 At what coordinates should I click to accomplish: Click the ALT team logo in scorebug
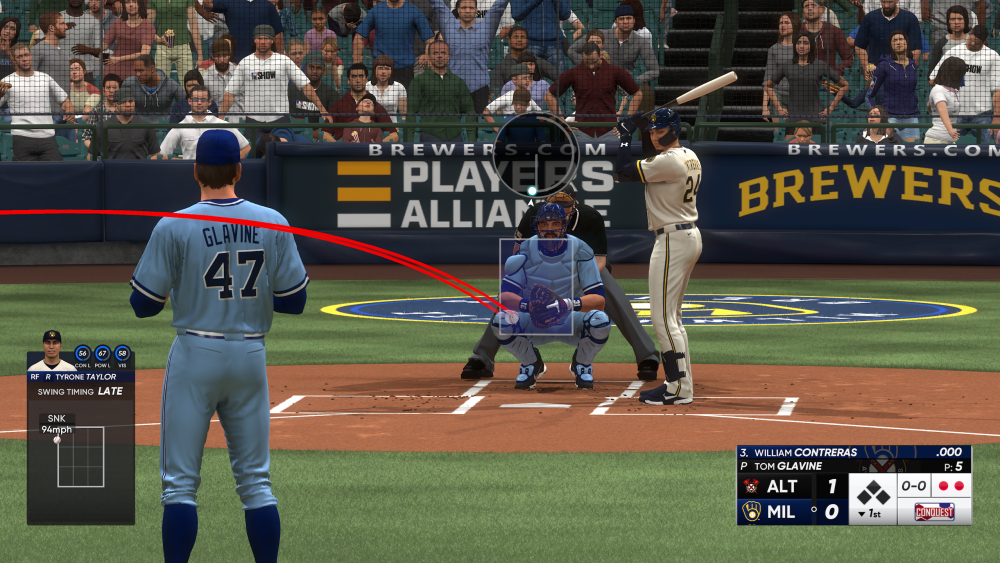(x=751, y=487)
